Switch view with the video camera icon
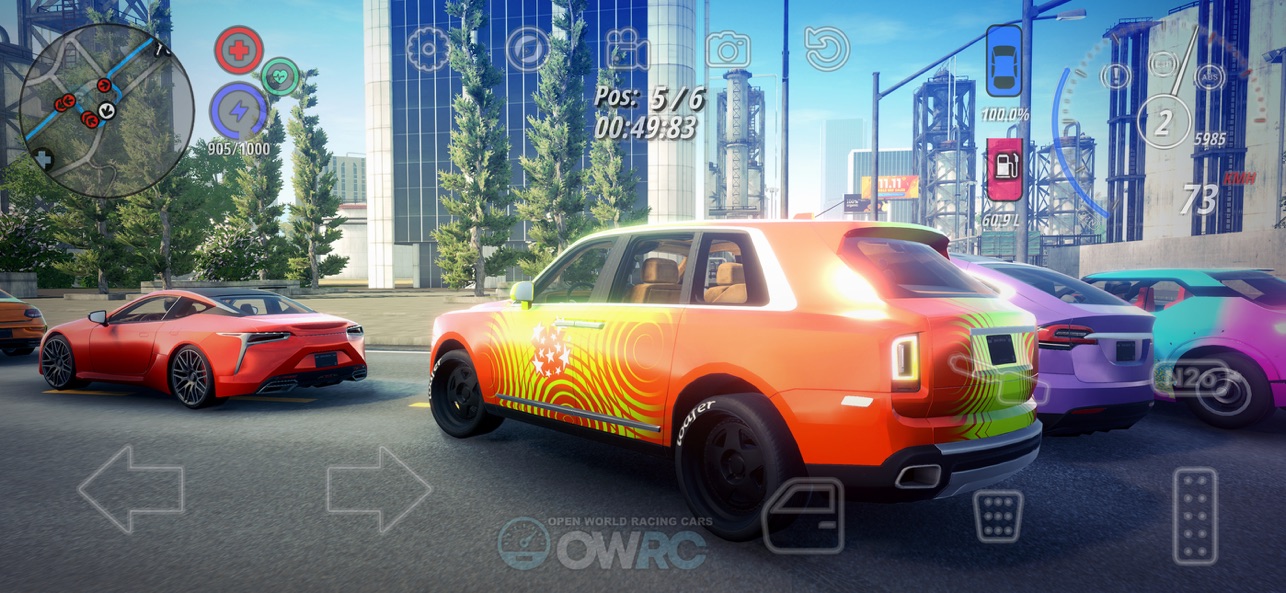The height and width of the screenshot is (593, 1286). [x=627, y=49]
